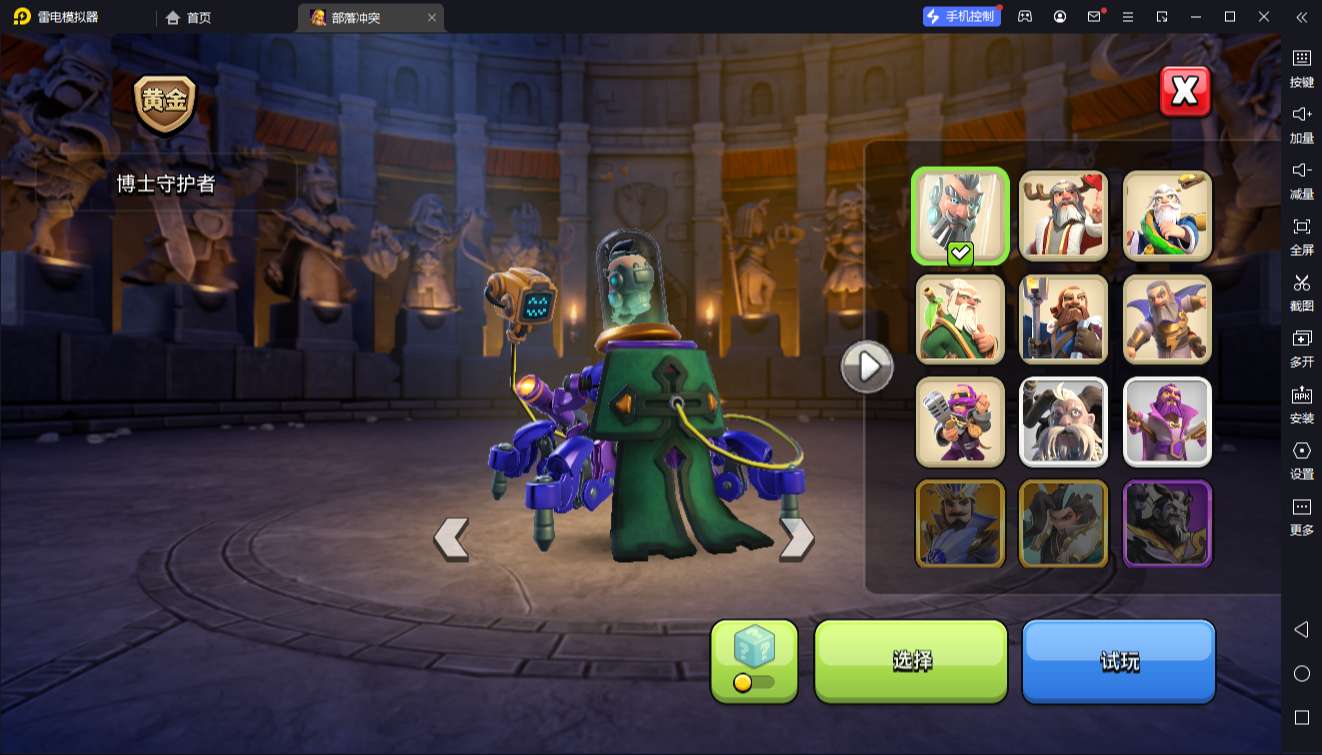1322x755 pixels.
Task: Pick the white-bearded warden in green-blue robe
Action: point(1167,215)
